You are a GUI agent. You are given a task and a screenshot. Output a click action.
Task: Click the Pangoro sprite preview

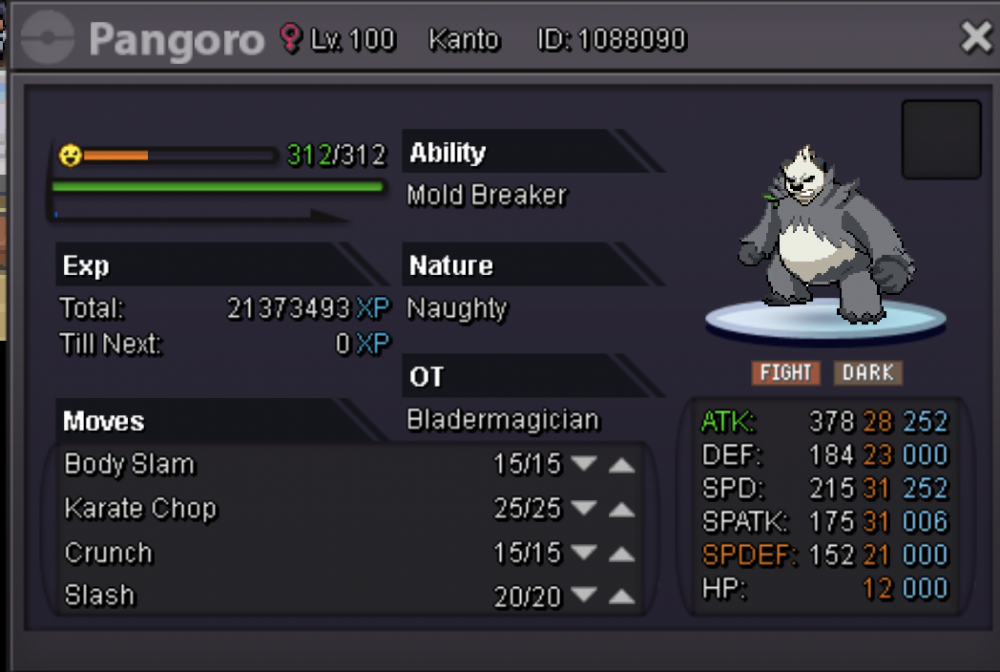coord(826,237)
